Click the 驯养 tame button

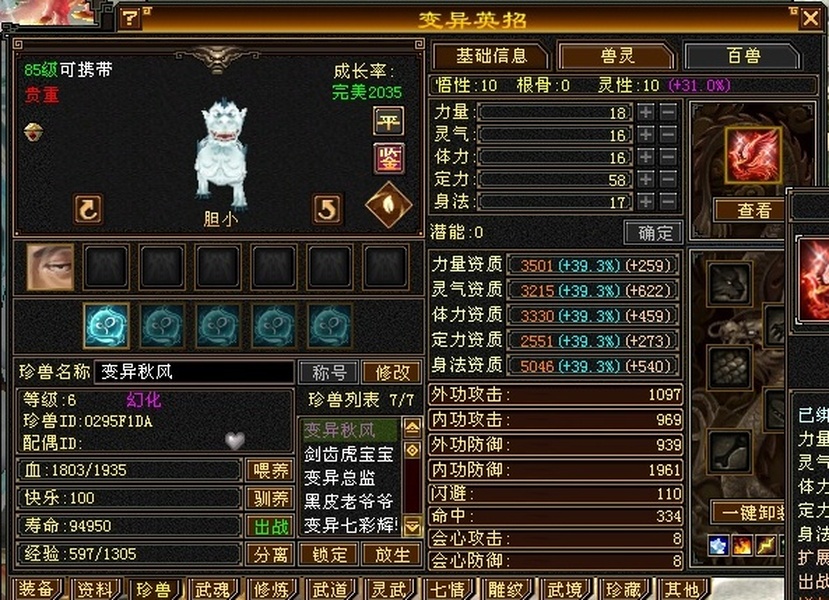coord(271,498)
